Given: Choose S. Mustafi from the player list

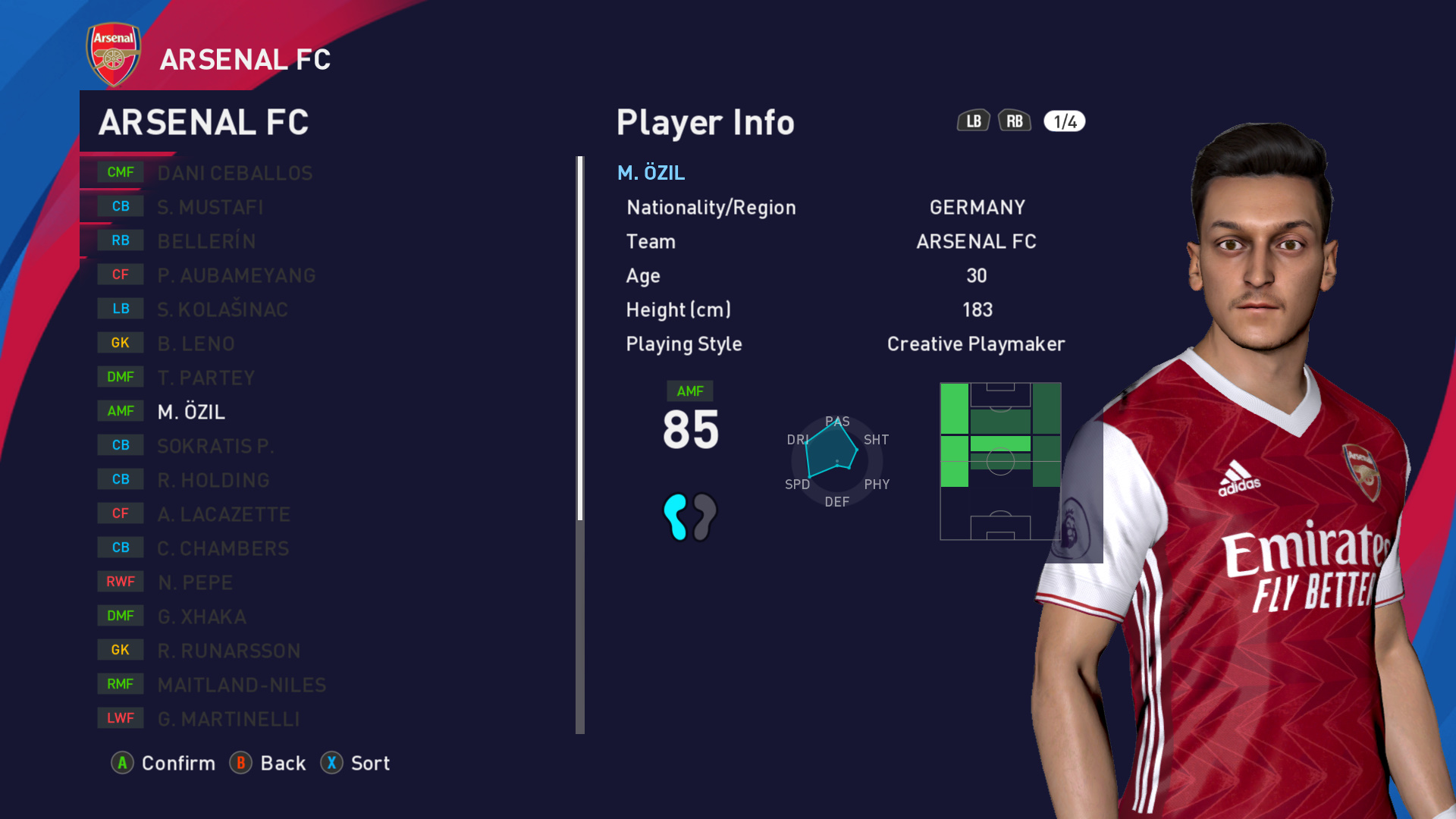Looking at the screenshot, I should [210, 207].
